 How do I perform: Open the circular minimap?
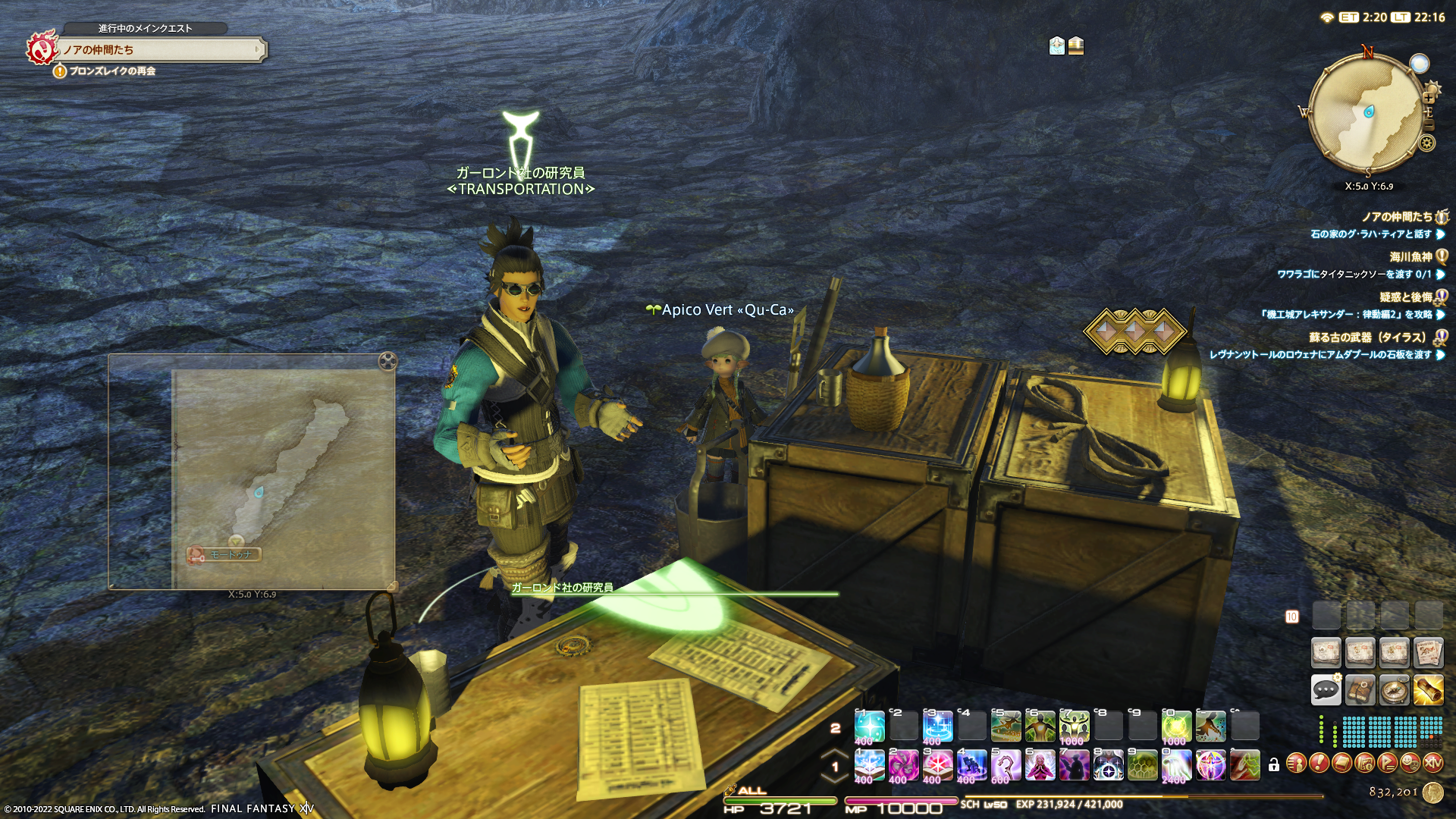pos(1366,114)
